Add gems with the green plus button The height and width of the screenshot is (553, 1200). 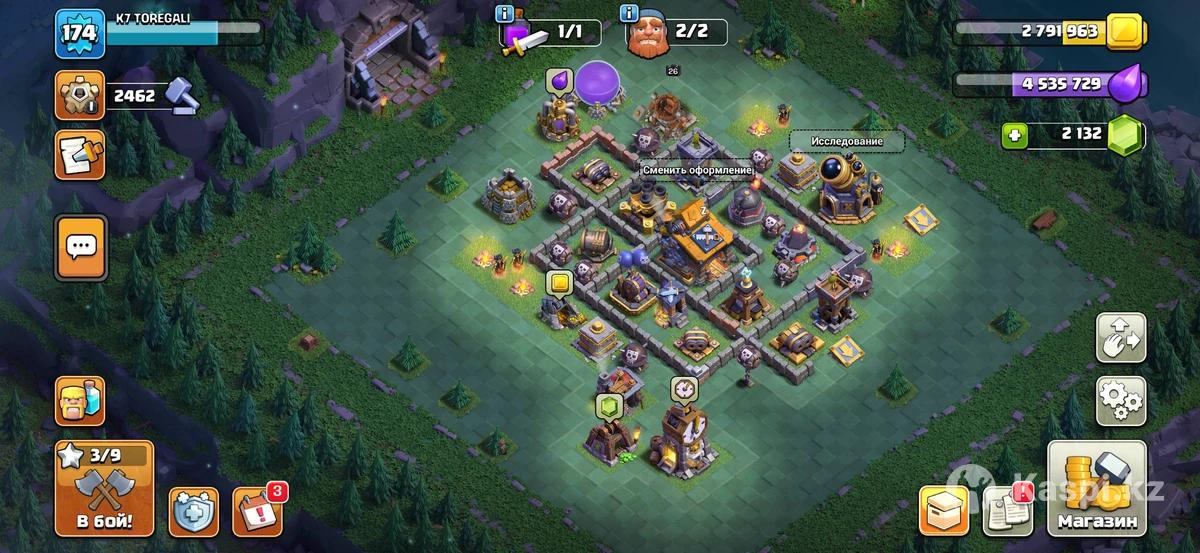1016,135
